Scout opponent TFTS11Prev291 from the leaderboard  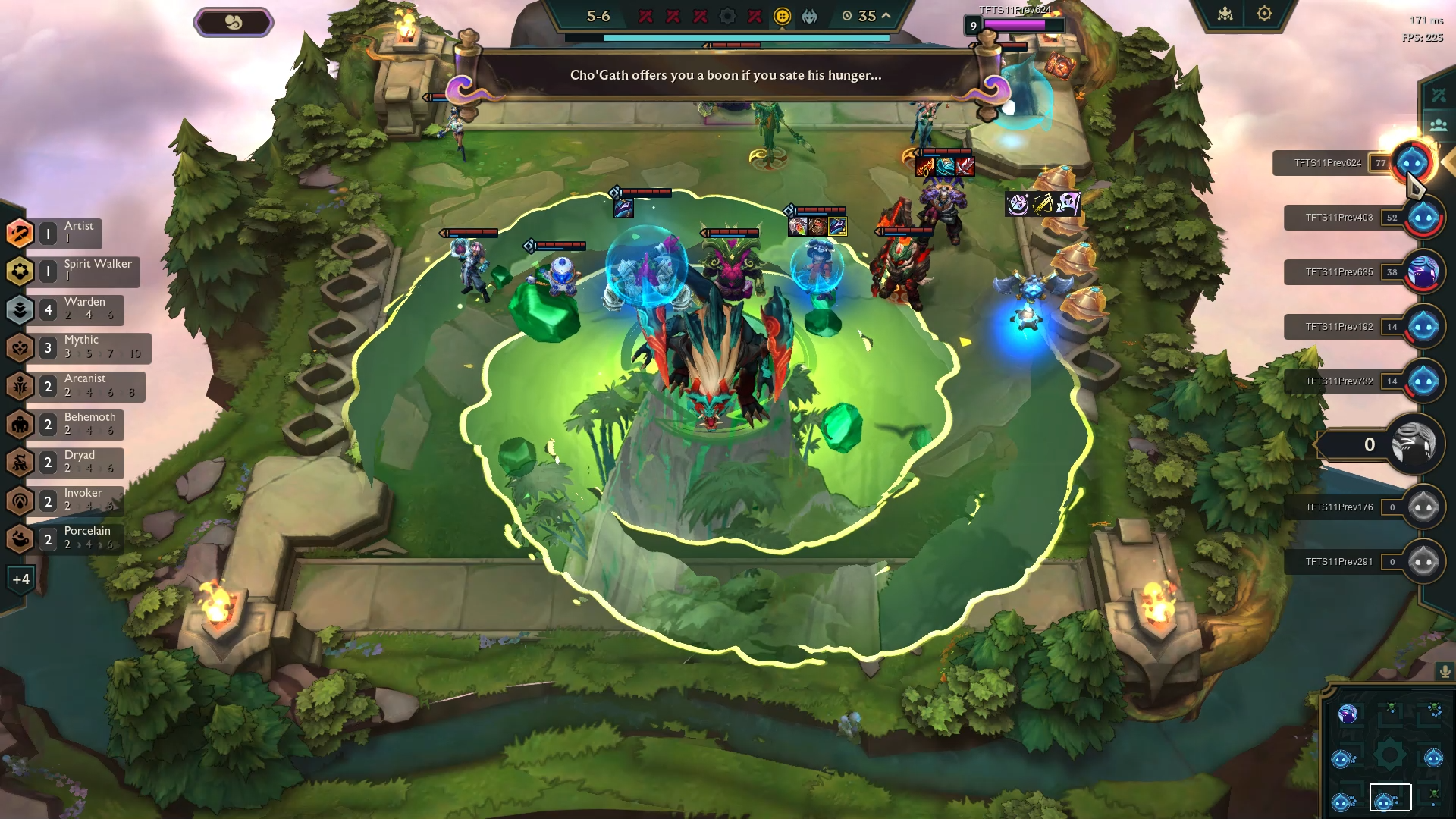(1424, 563)
